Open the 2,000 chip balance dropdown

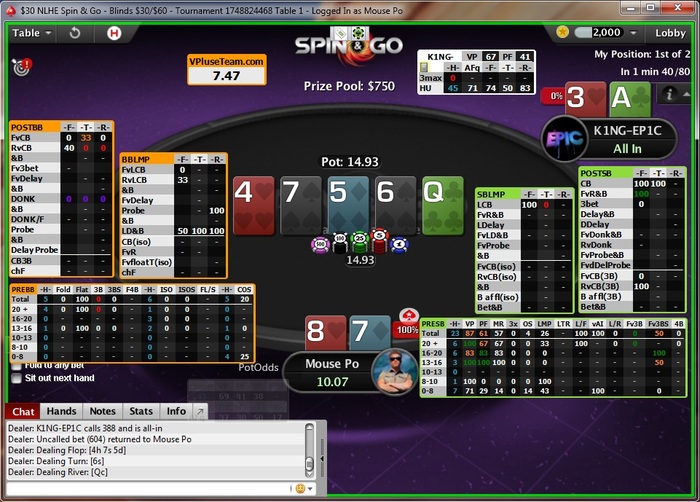[605, 32]
